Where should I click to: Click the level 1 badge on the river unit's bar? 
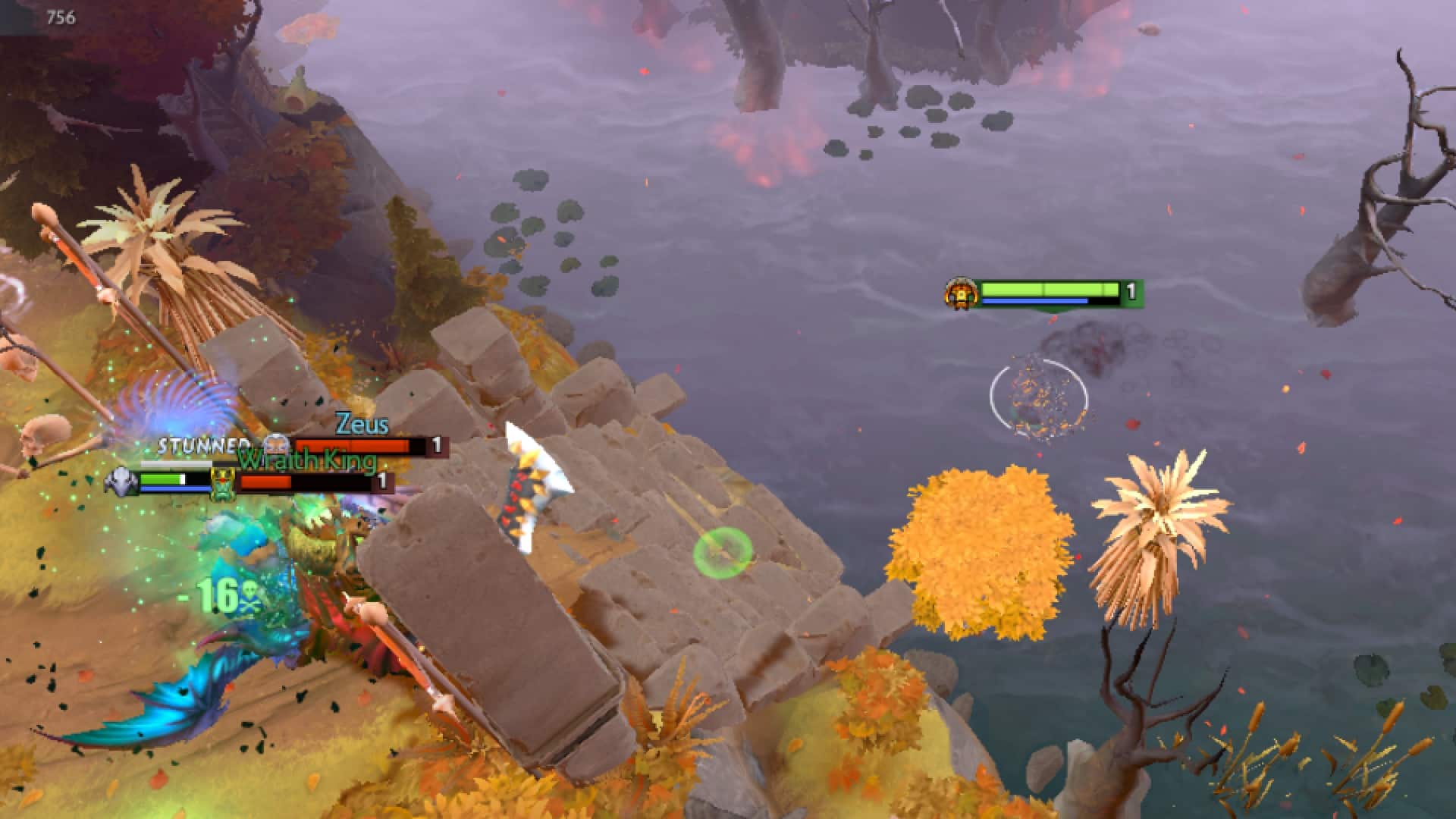coord(1131,290)
